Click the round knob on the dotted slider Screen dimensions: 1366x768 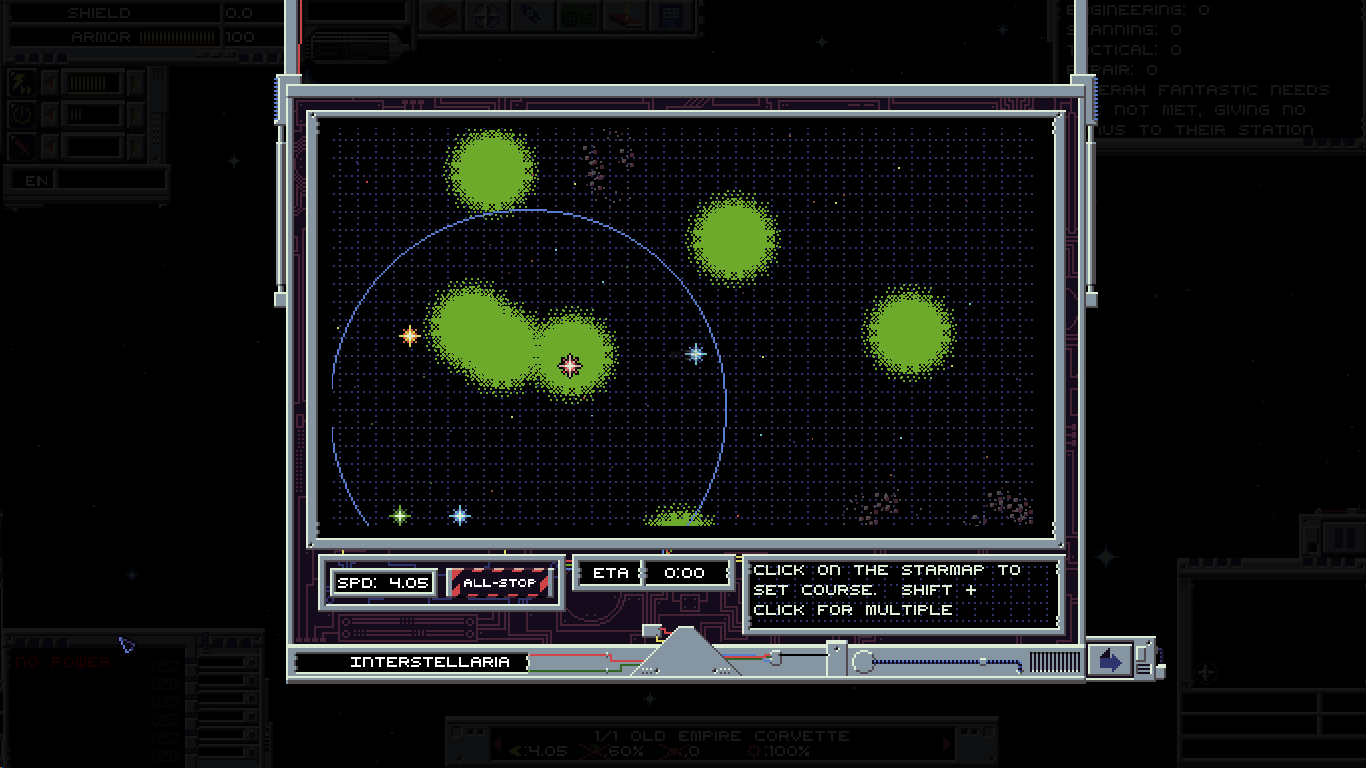(863, 661)
